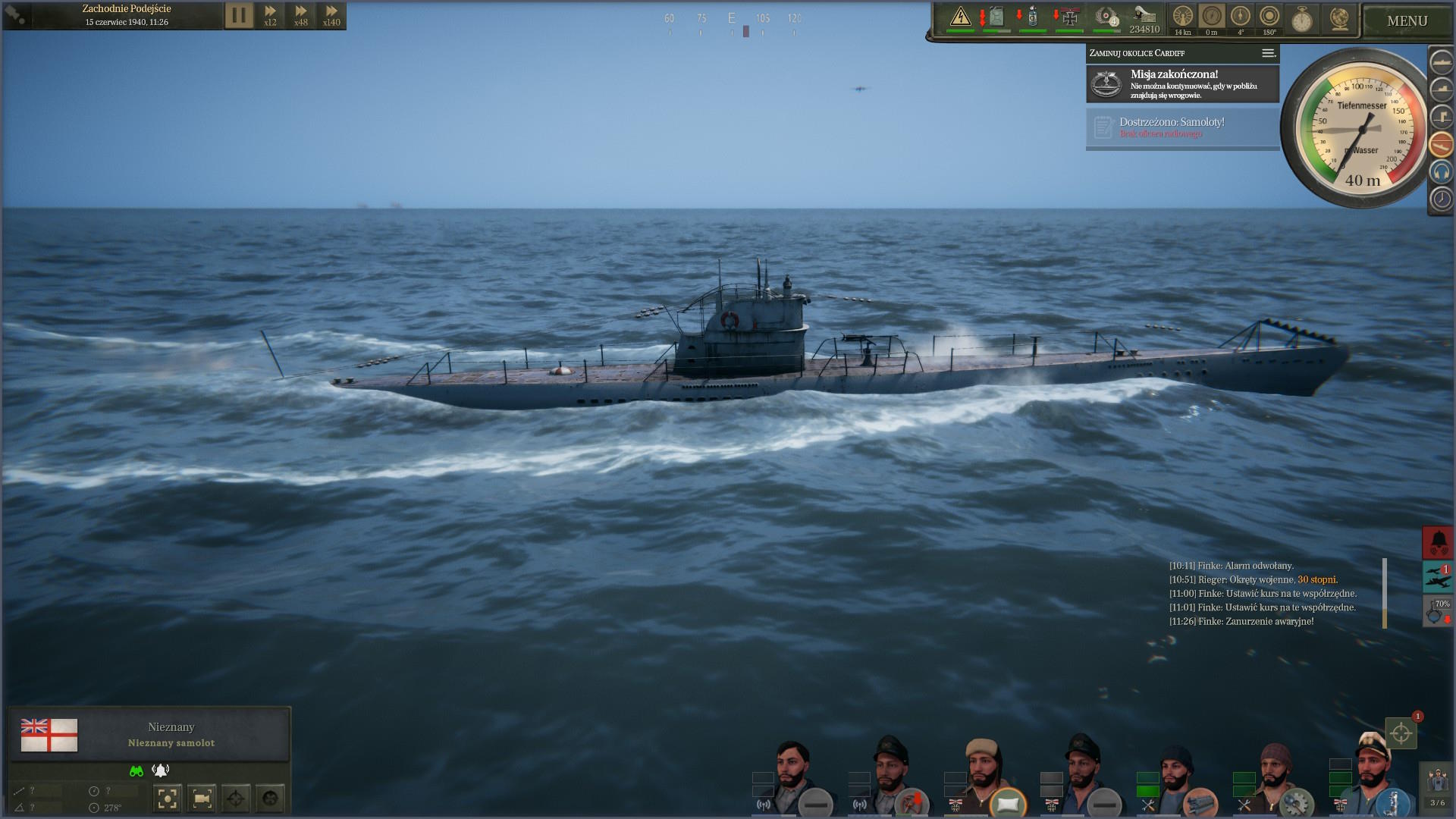Open the Dostrzeżono: Samoloty report
The image size is (1456, 819).
click(x=1182, y=127)
